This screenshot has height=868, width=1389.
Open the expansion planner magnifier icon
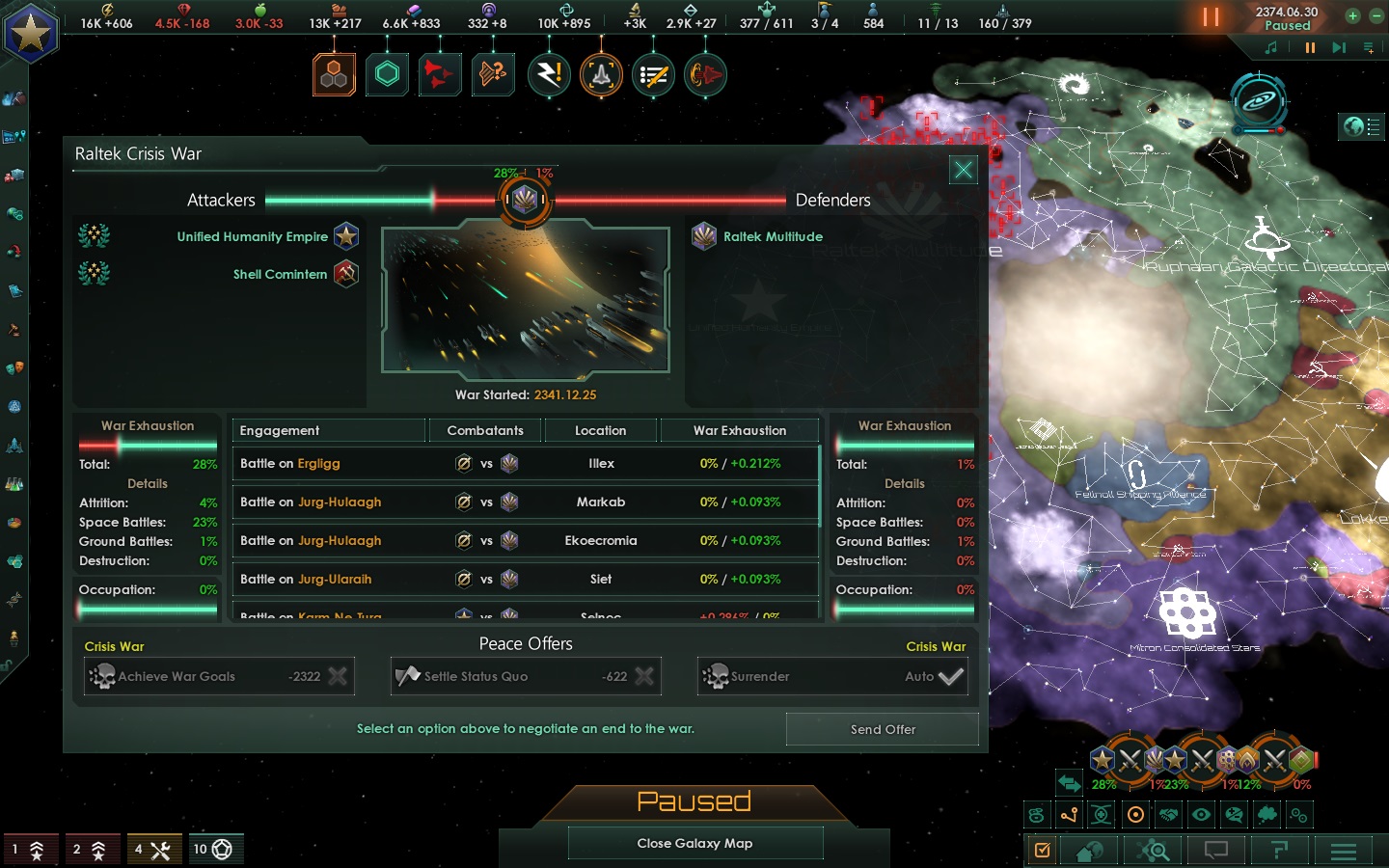[x=1152, y=851]
